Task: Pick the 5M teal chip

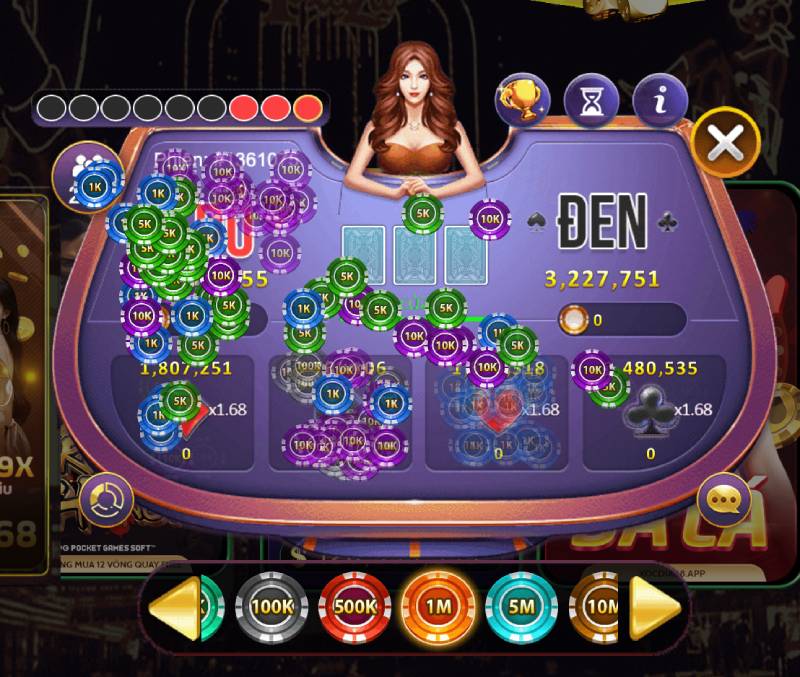Action: pos(521,606)
